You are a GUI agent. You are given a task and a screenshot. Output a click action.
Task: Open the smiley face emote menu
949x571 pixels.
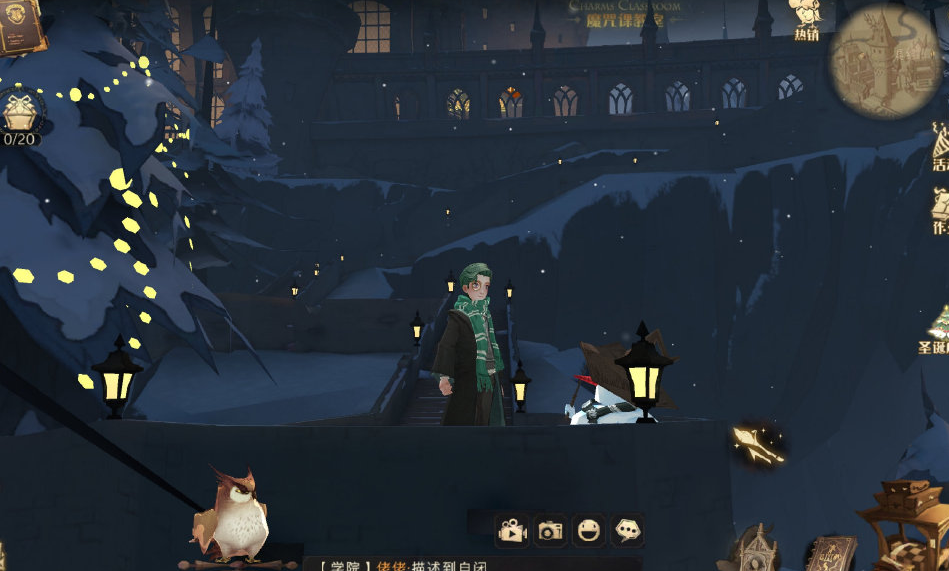tap(588, 530)
